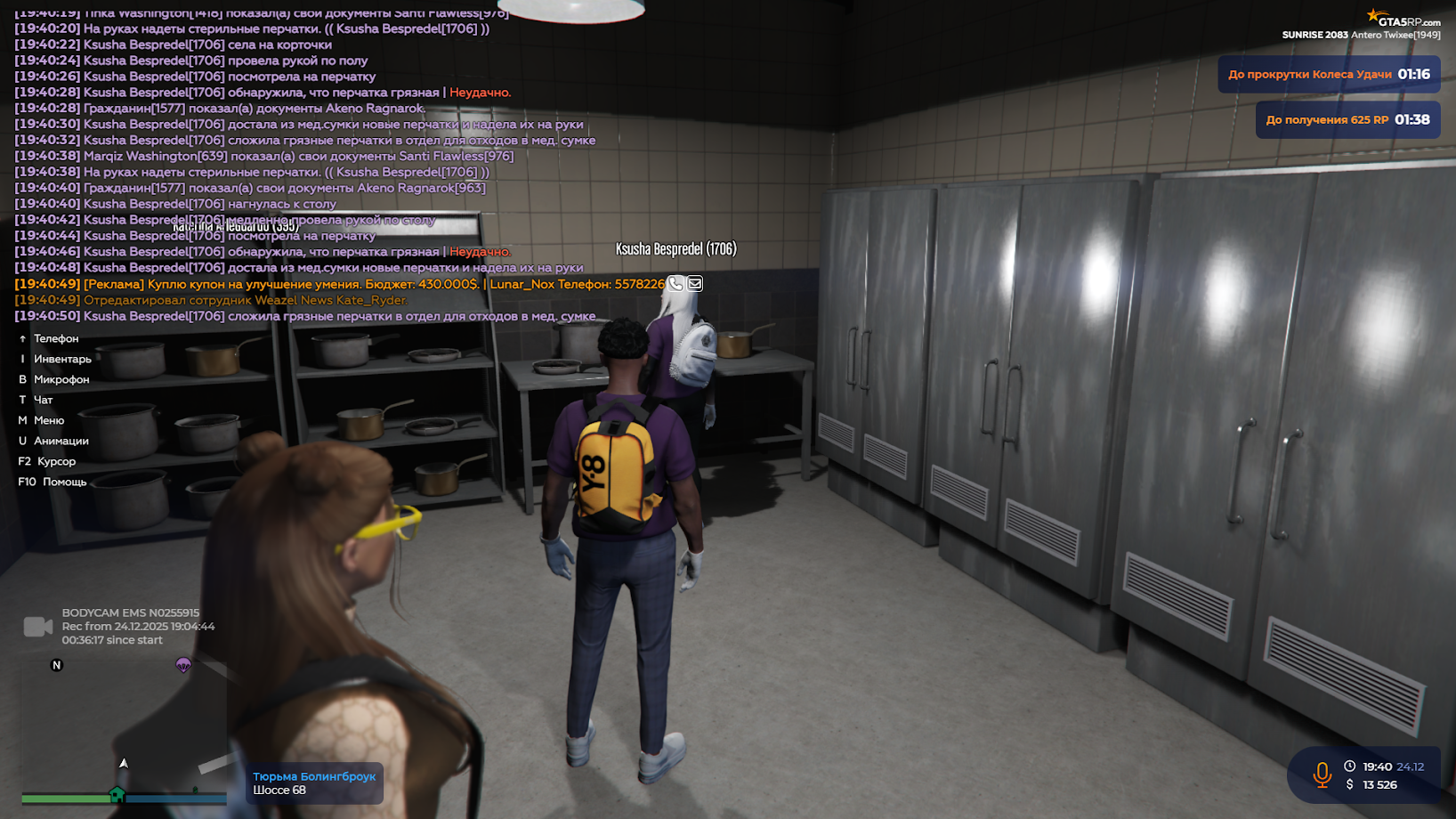This screenshot has width=1456, height=819.
Task: Click the dollar icon next to 13 526
Action: click(x=1350, y=785)
